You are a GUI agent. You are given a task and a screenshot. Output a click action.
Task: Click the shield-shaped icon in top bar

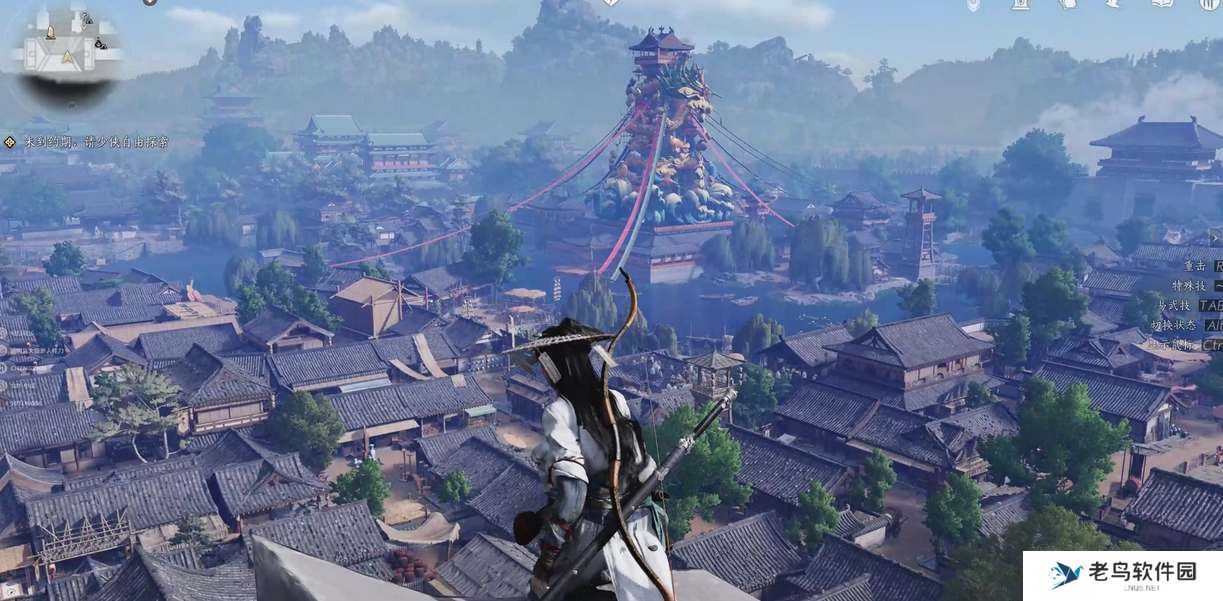[974, 5]
